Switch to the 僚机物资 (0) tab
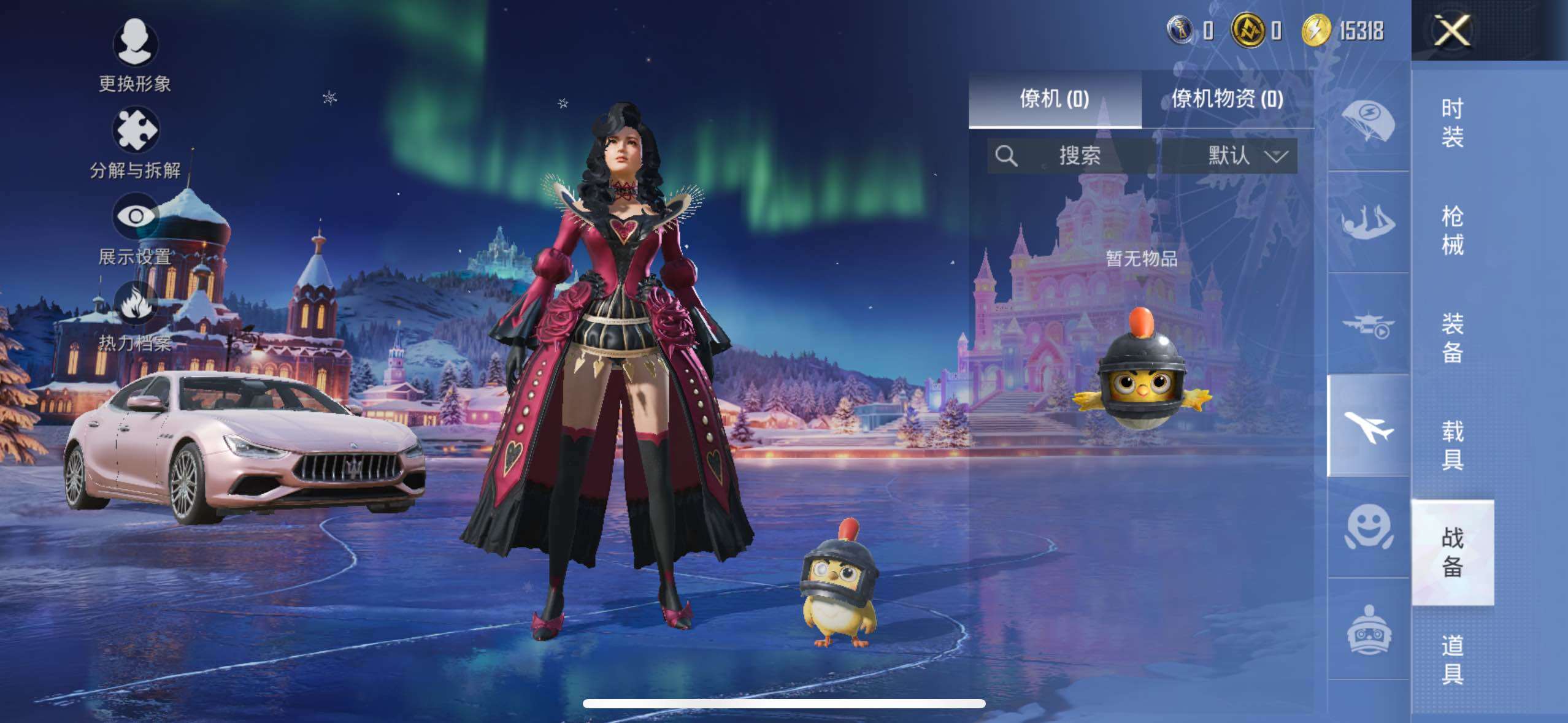Image resolution: width=1568 pixels, height=723 pixels. (1227, 99)
